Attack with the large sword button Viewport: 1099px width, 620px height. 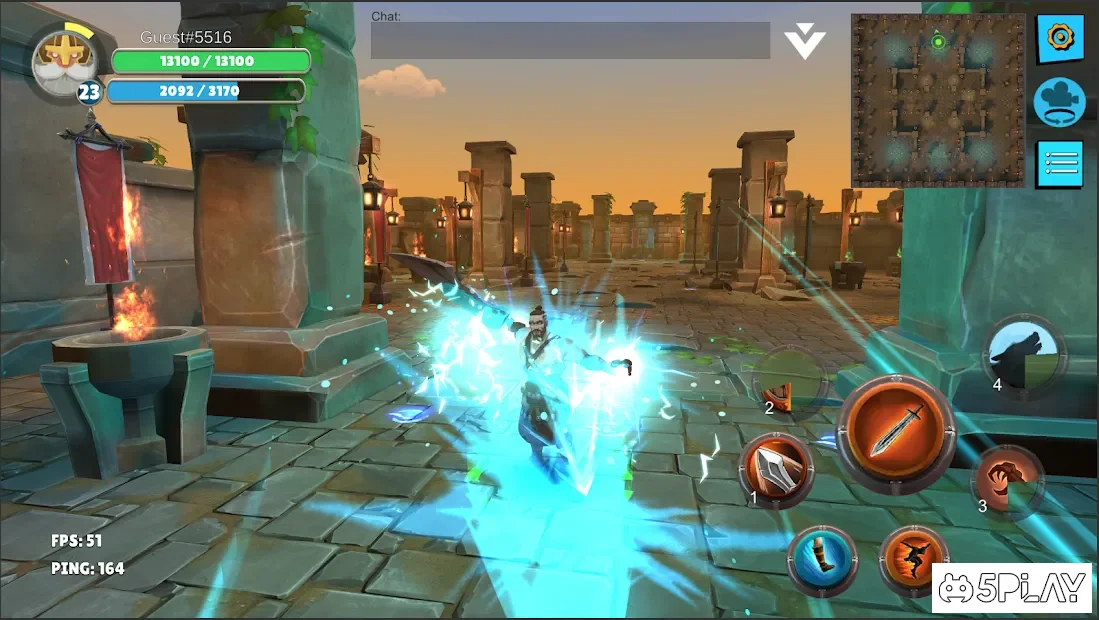tap(895, 433)
